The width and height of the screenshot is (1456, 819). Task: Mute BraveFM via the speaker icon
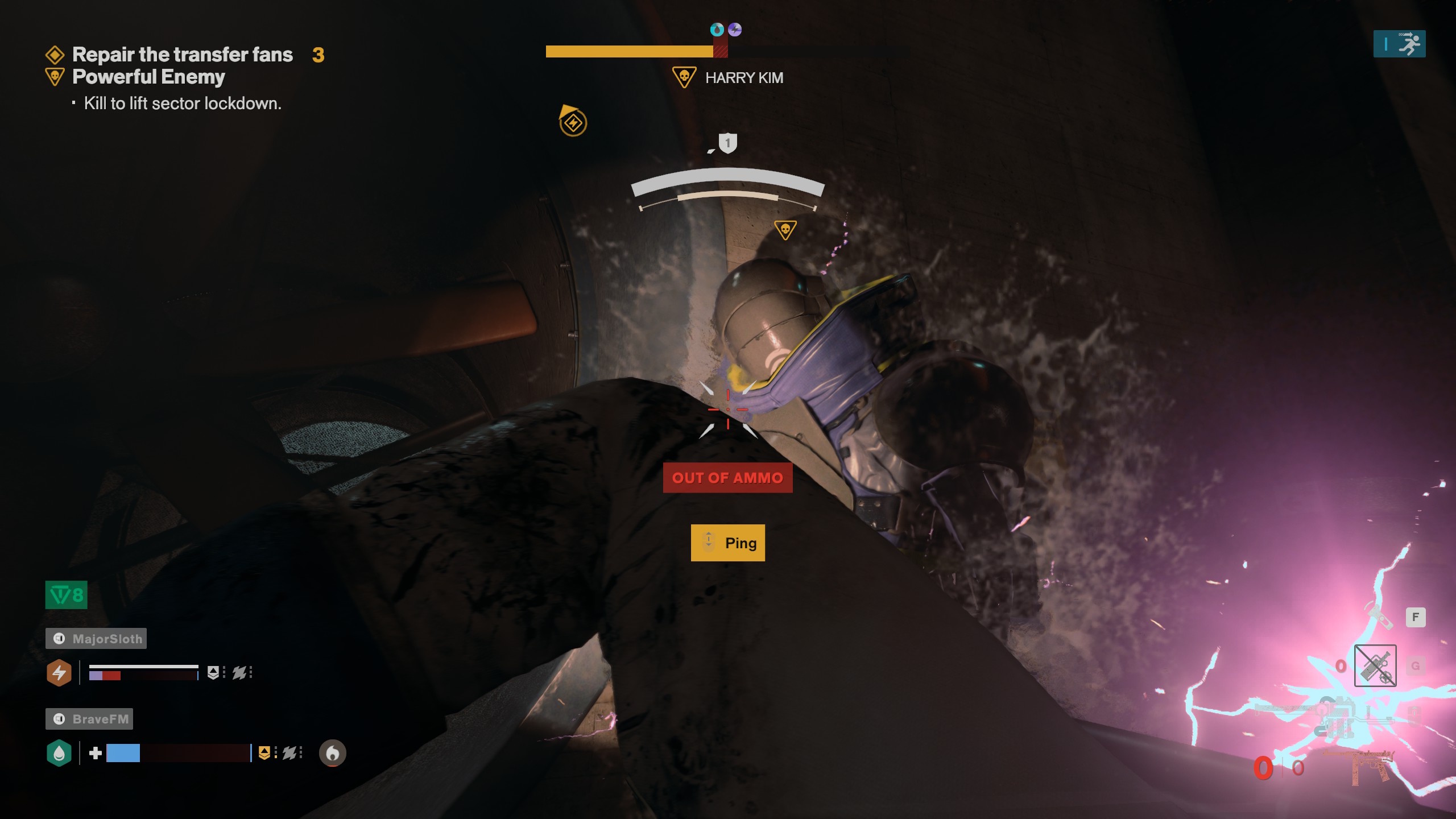click(60, 719)
